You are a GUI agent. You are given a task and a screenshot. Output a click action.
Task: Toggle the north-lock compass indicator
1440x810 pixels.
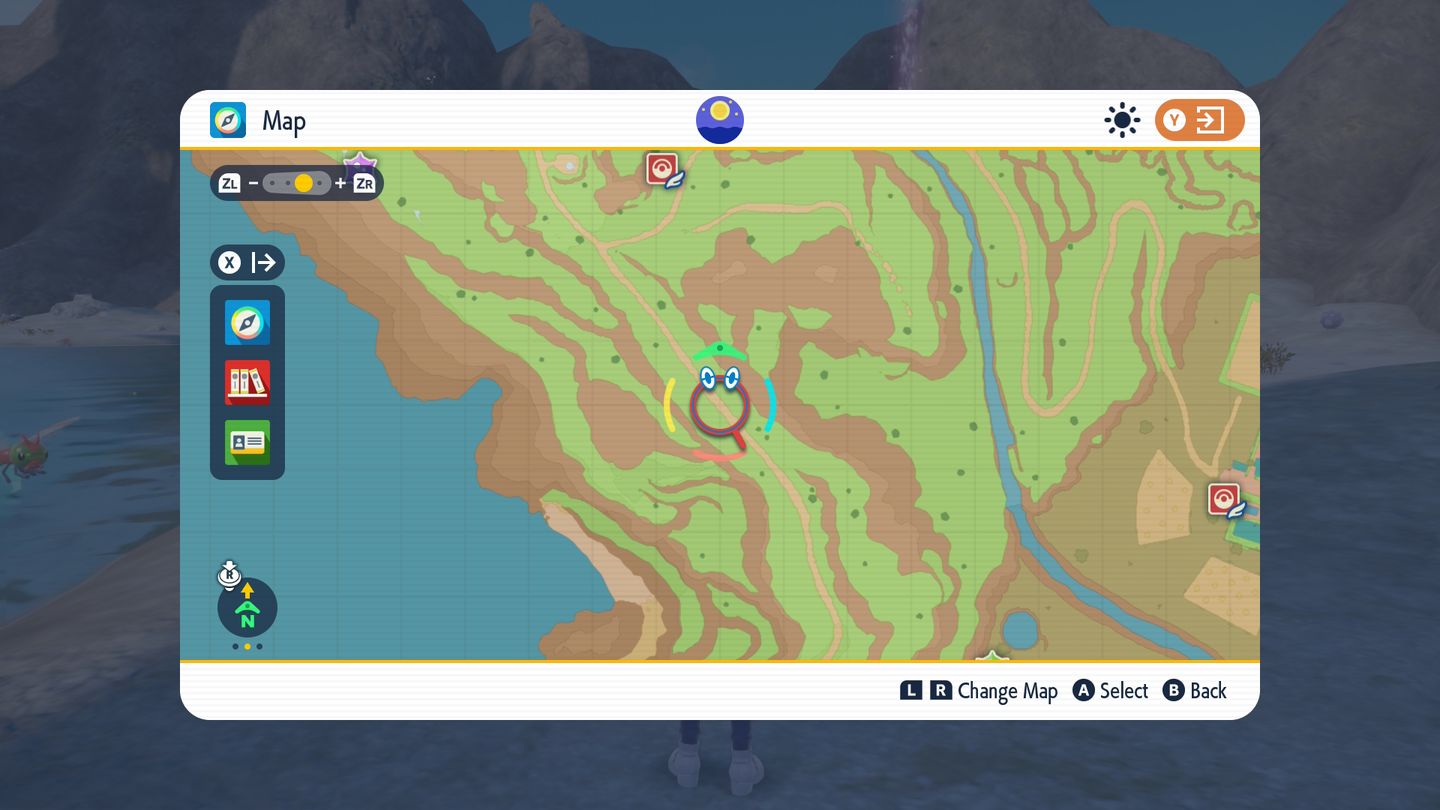(247, 607)
